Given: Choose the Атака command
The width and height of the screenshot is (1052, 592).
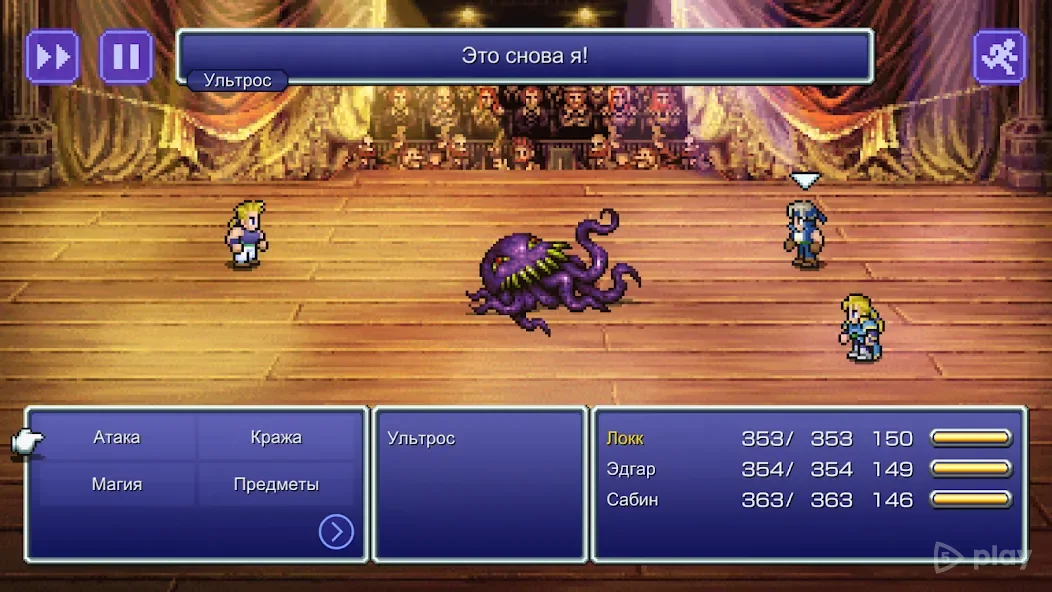Looking at the screenshot, I should click(x=117, y=438).
